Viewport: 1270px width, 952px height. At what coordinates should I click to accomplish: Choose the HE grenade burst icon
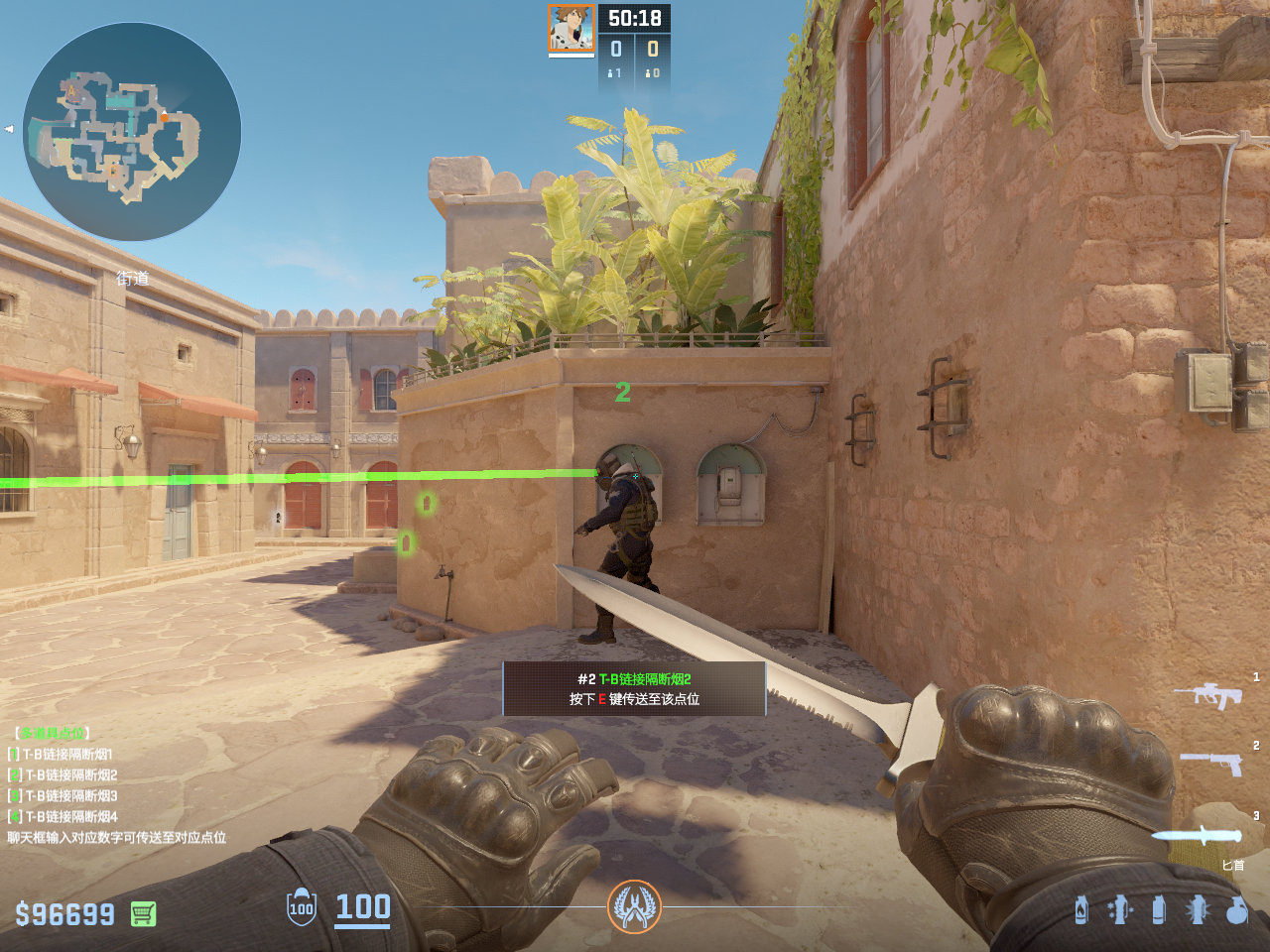tap(1198, 909)
